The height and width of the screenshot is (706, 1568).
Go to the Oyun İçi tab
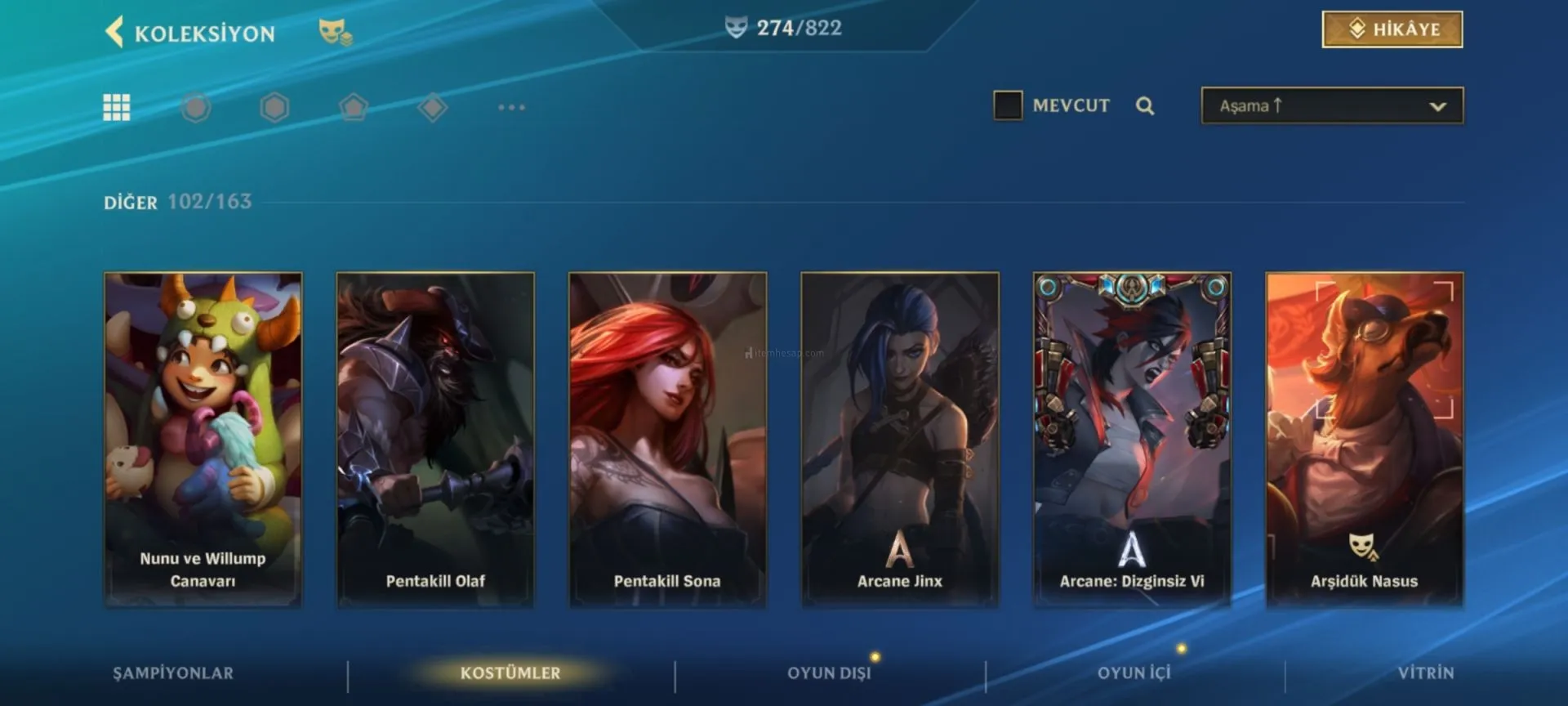[1134, 672]
